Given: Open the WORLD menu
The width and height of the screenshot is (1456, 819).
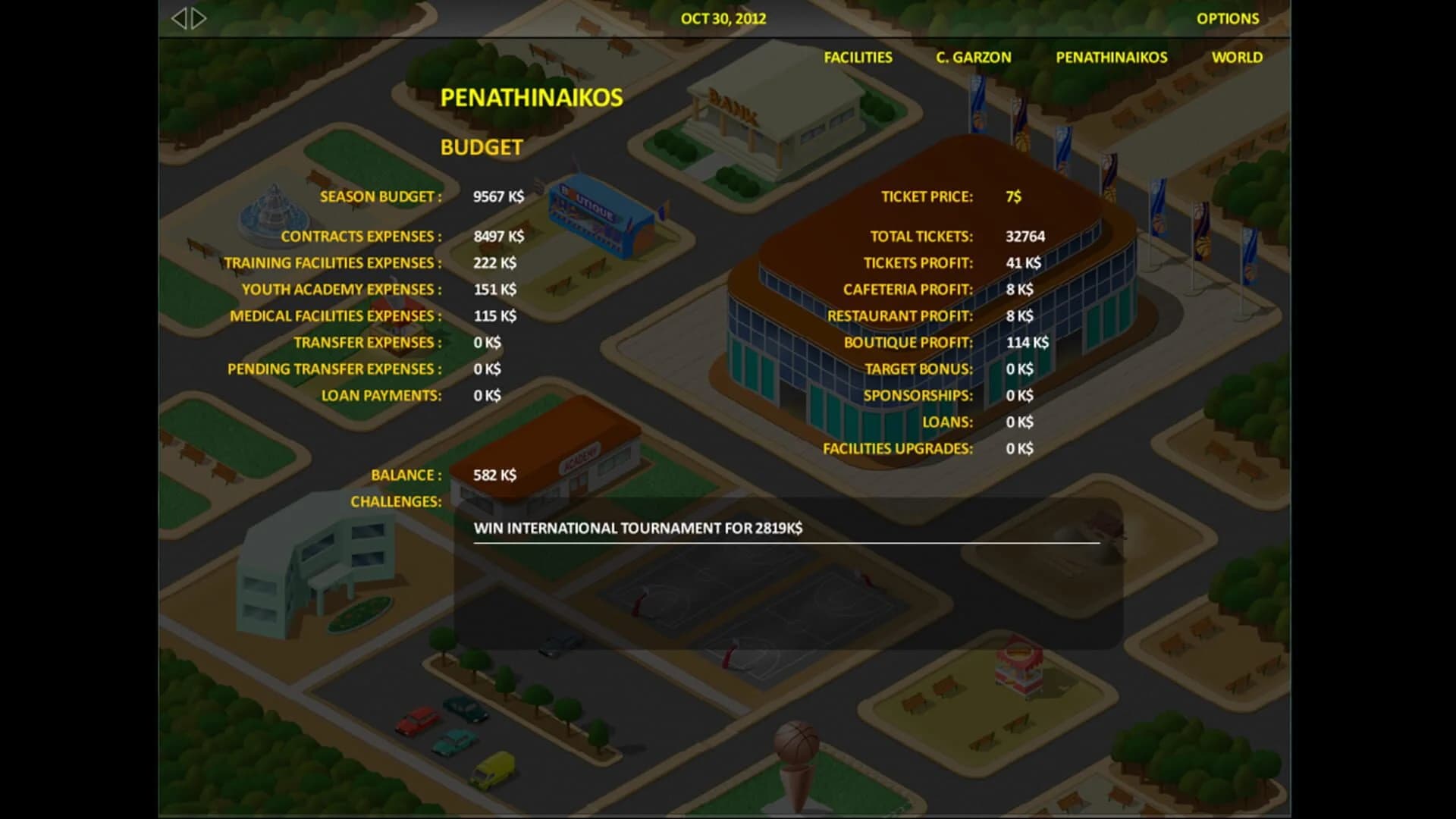Looking at the screenshot, I should point(1238,57).
